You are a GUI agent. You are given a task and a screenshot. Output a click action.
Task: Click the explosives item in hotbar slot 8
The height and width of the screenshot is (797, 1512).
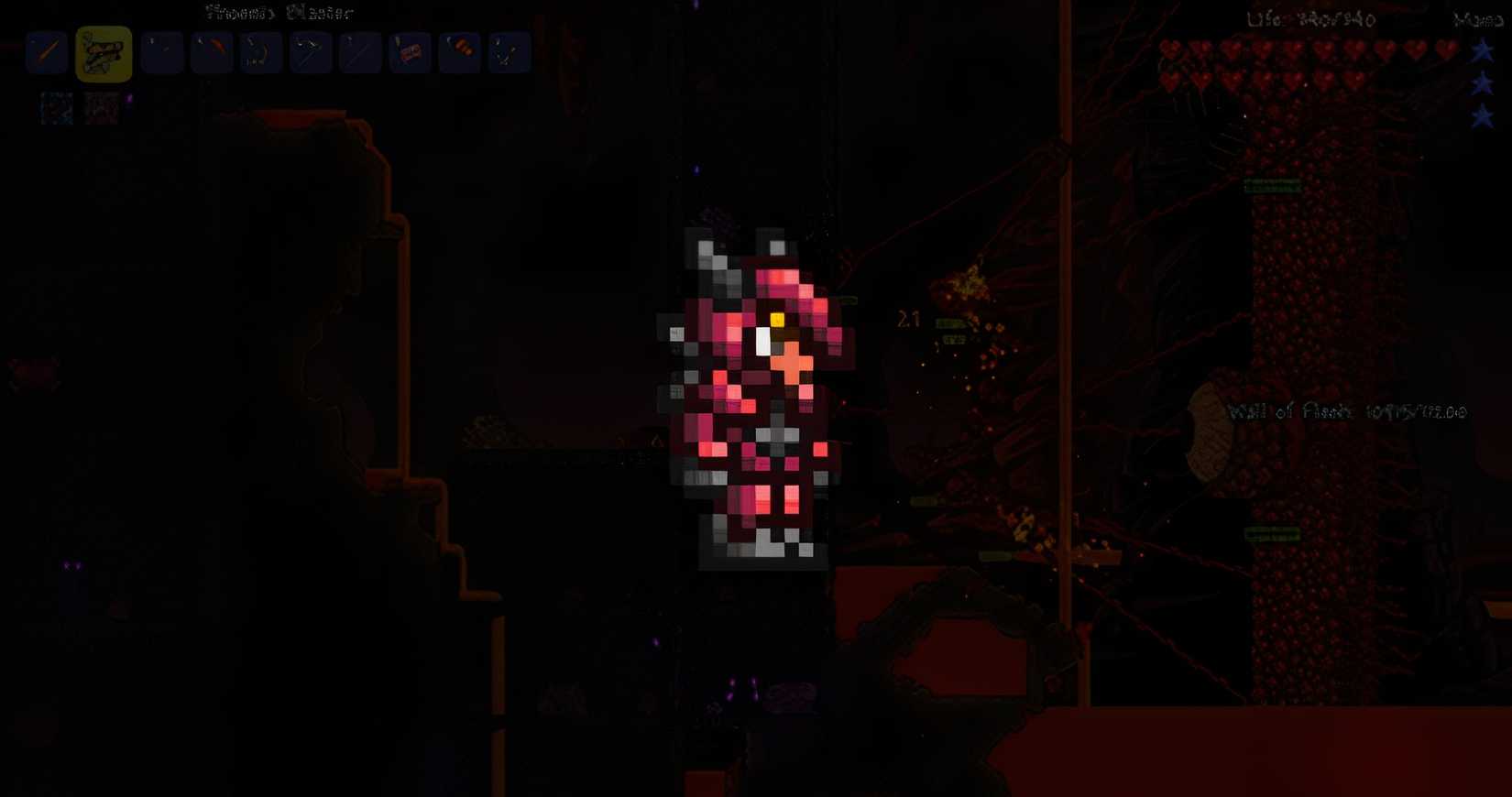coord(410,52)
